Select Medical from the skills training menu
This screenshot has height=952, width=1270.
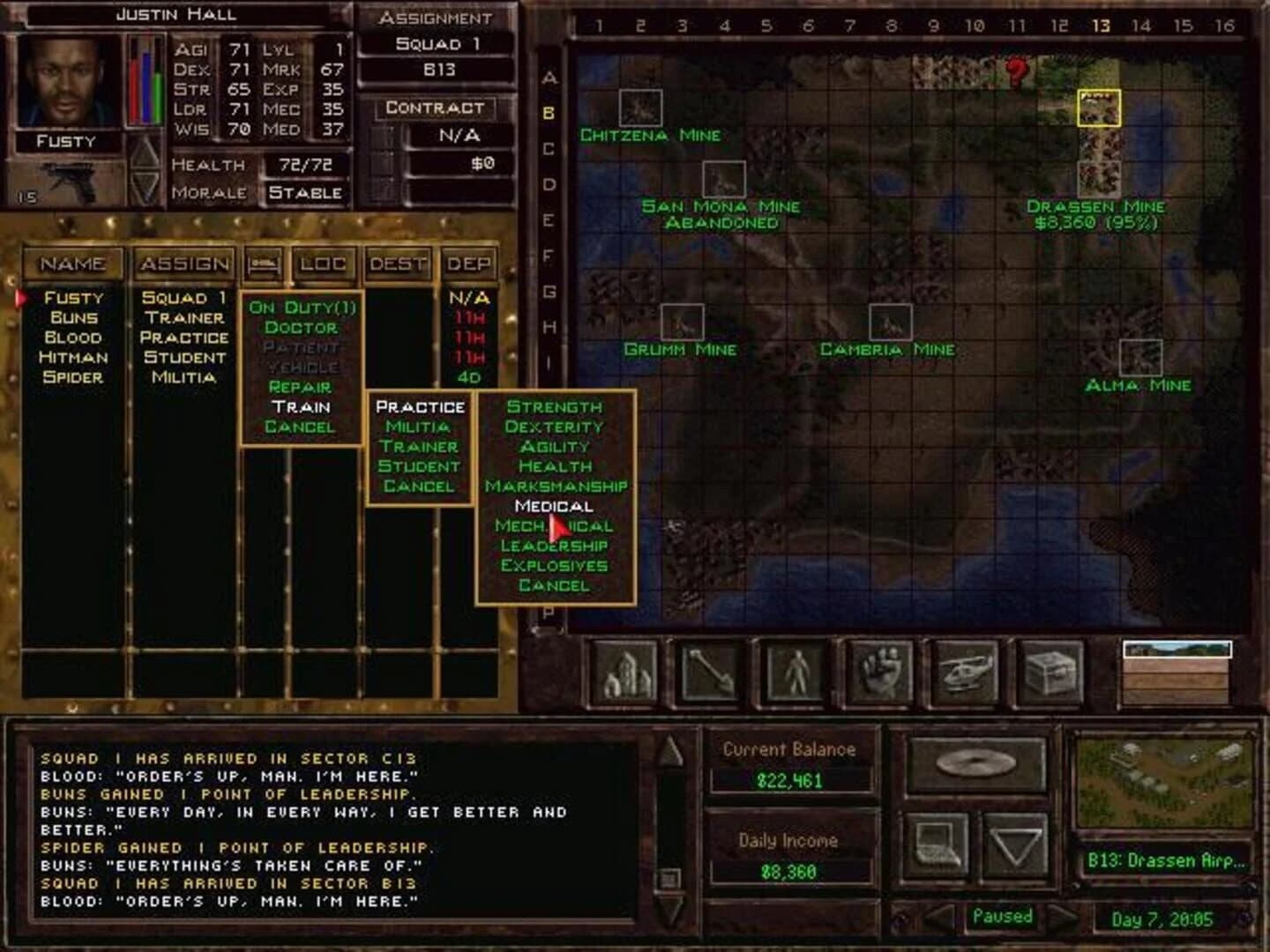point(554,506)
